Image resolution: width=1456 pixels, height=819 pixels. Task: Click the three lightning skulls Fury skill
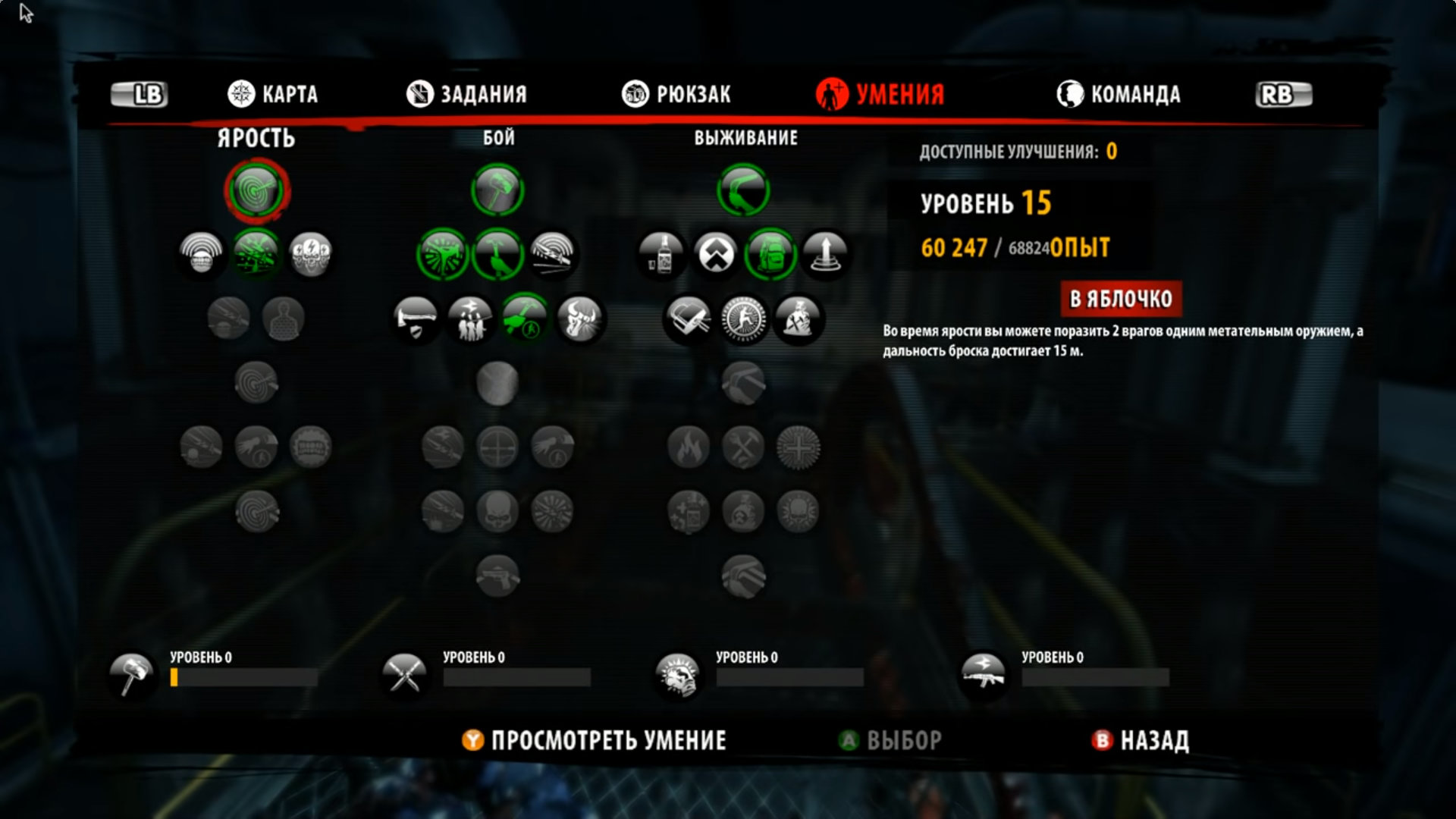pos(311,254)
